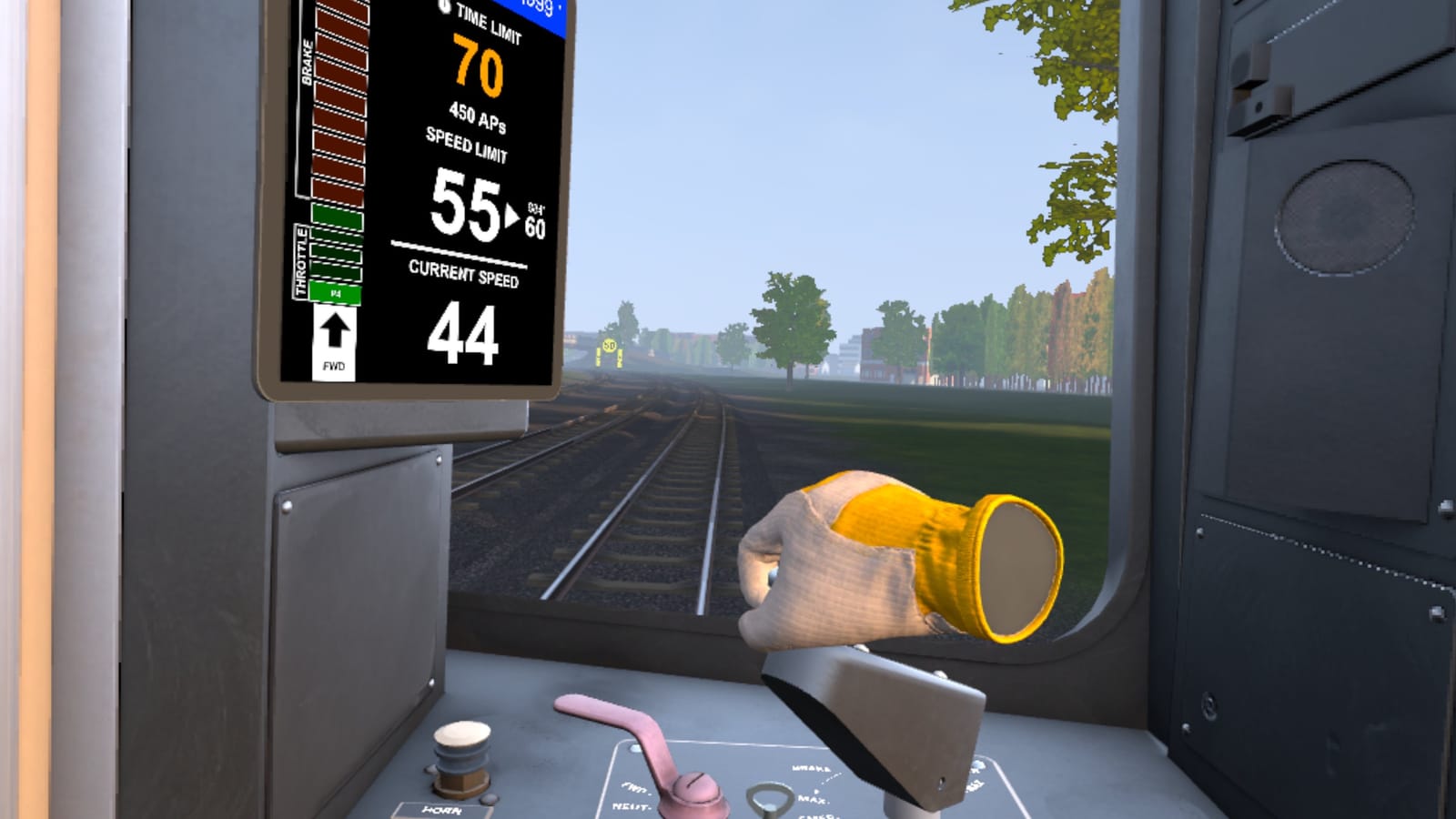Click the trackside 50 speed board sign
The image size is (1456, 819).
click(x=610, y=344)
